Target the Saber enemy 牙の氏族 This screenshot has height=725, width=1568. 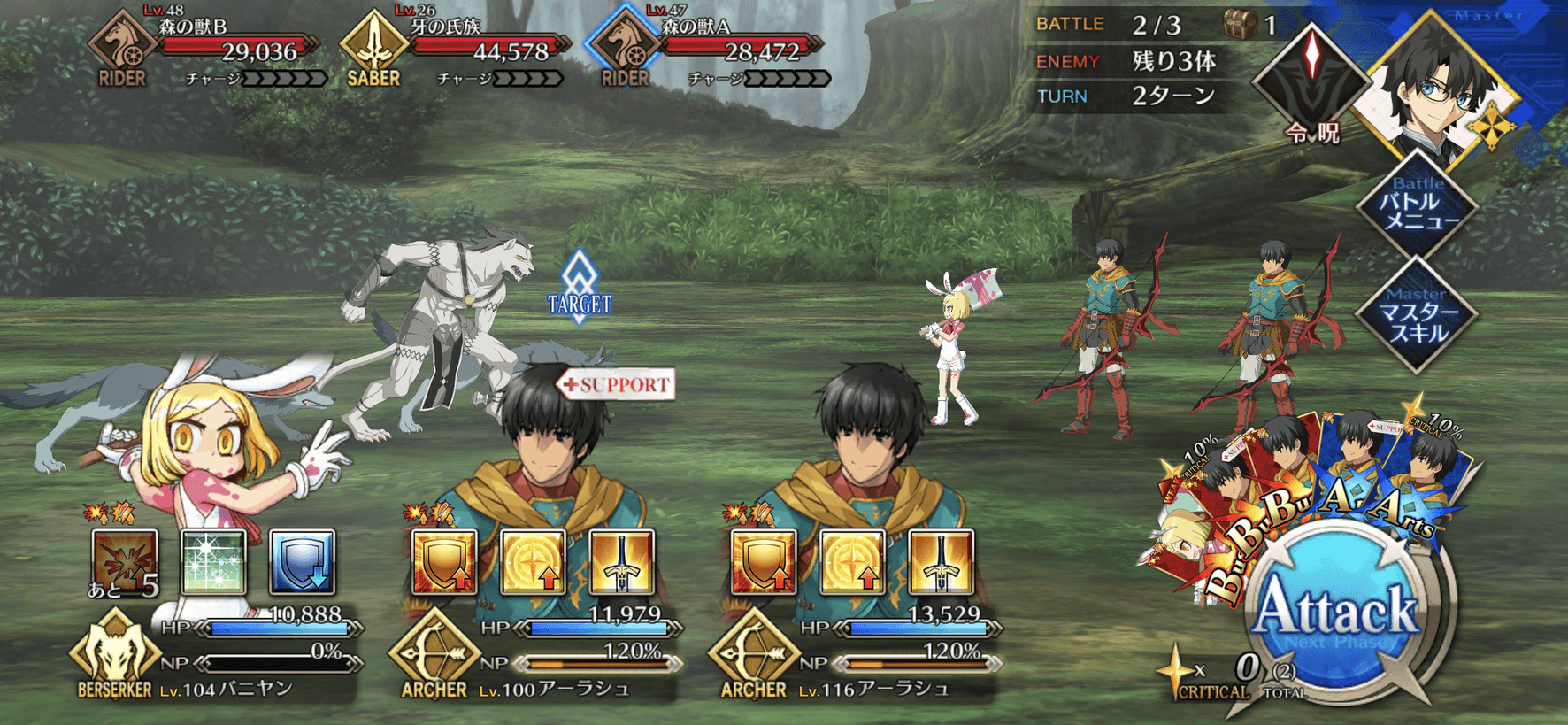(x=460, y=49)
